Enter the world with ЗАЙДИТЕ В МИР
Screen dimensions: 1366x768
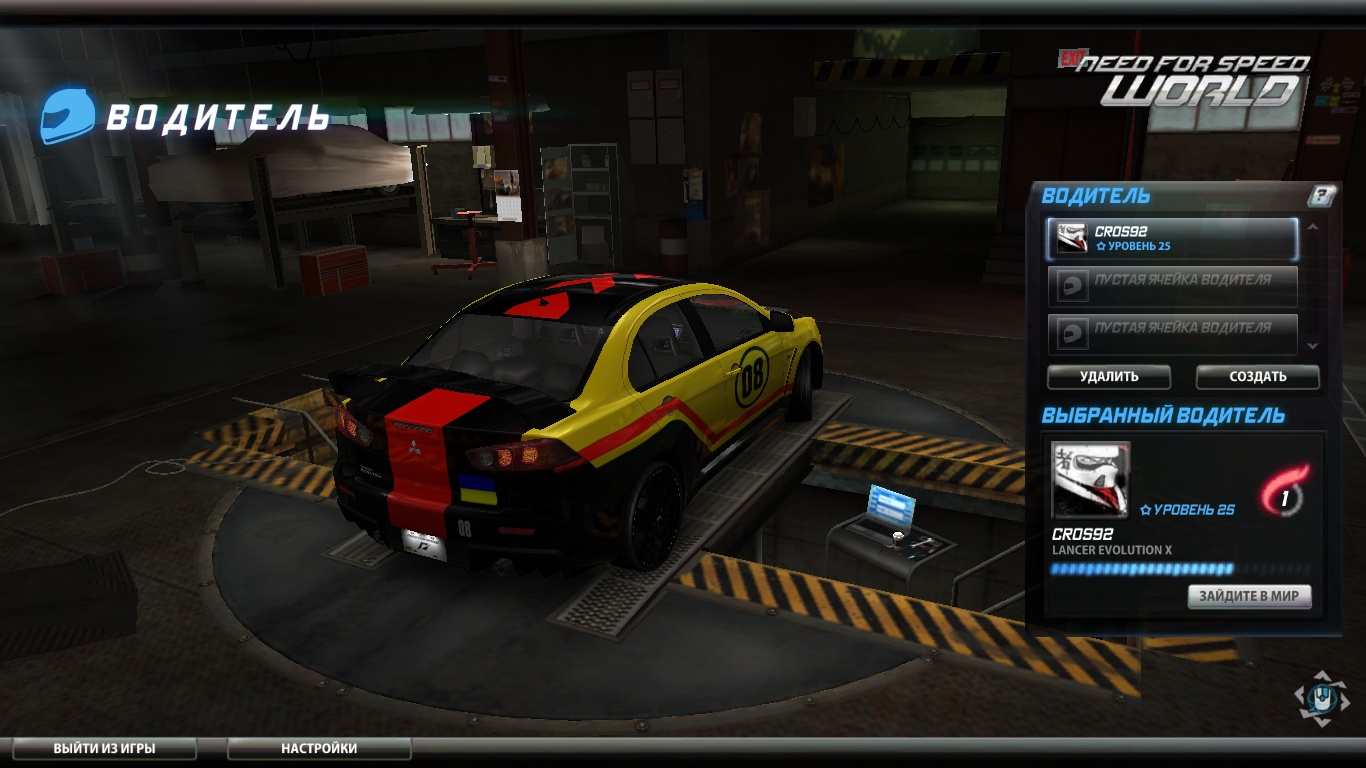point(1249,596)
